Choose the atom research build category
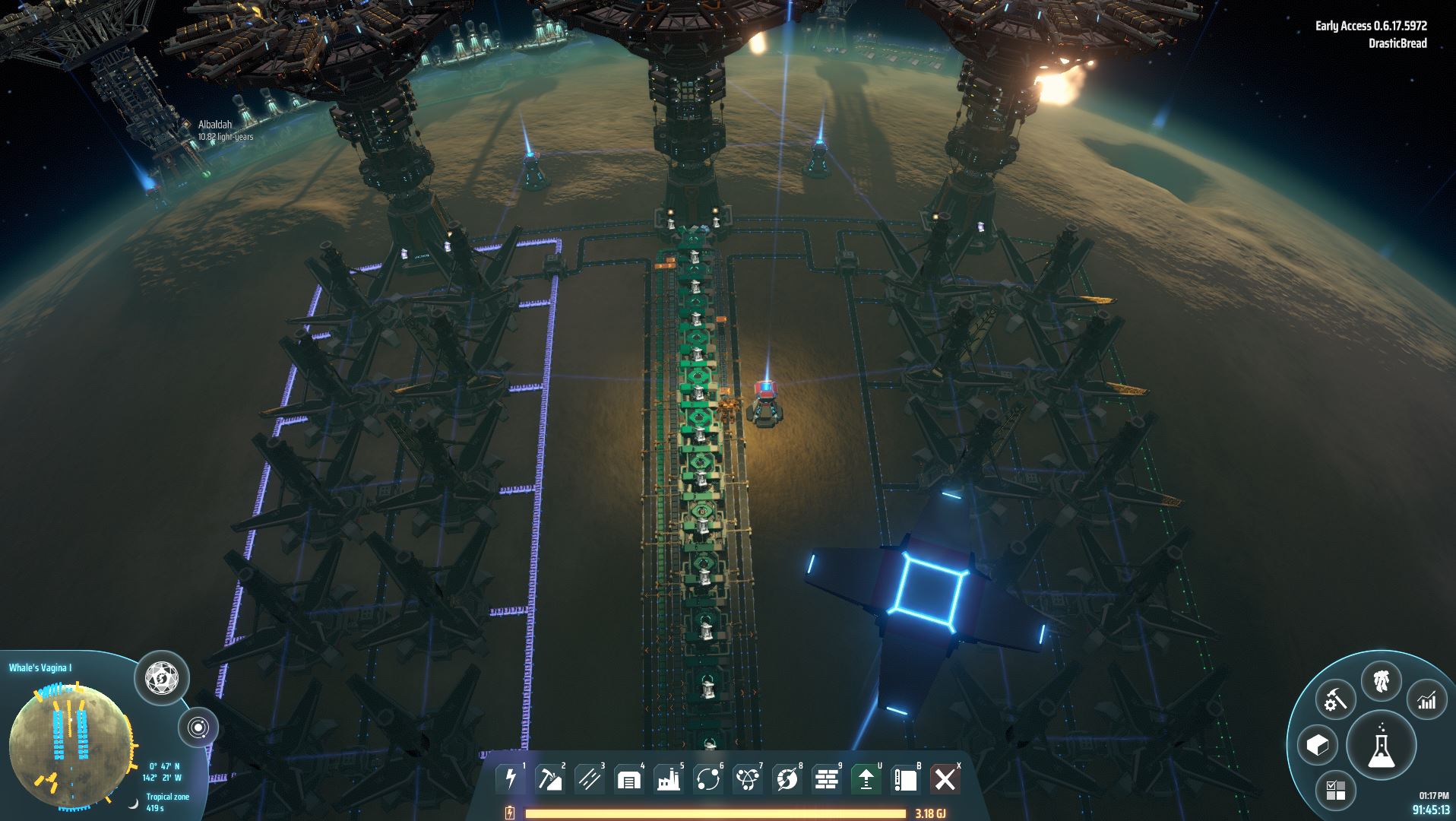This screenshot has height=821, width=1456. point(747,779)
